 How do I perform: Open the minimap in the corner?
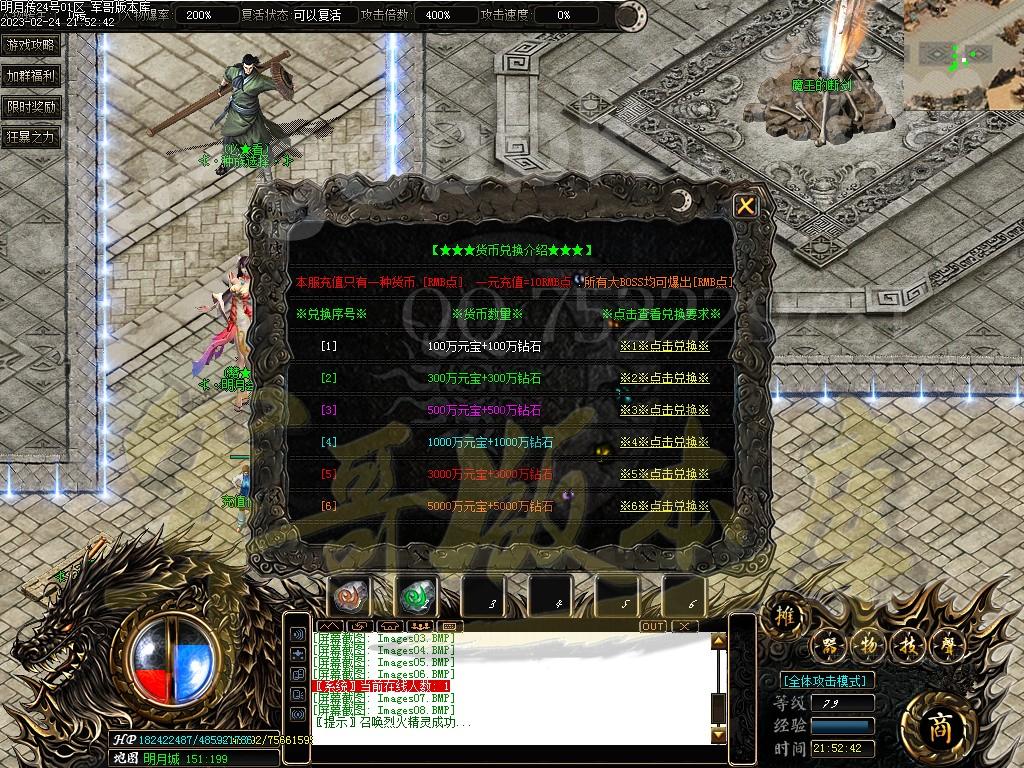[x=963, y=54]
